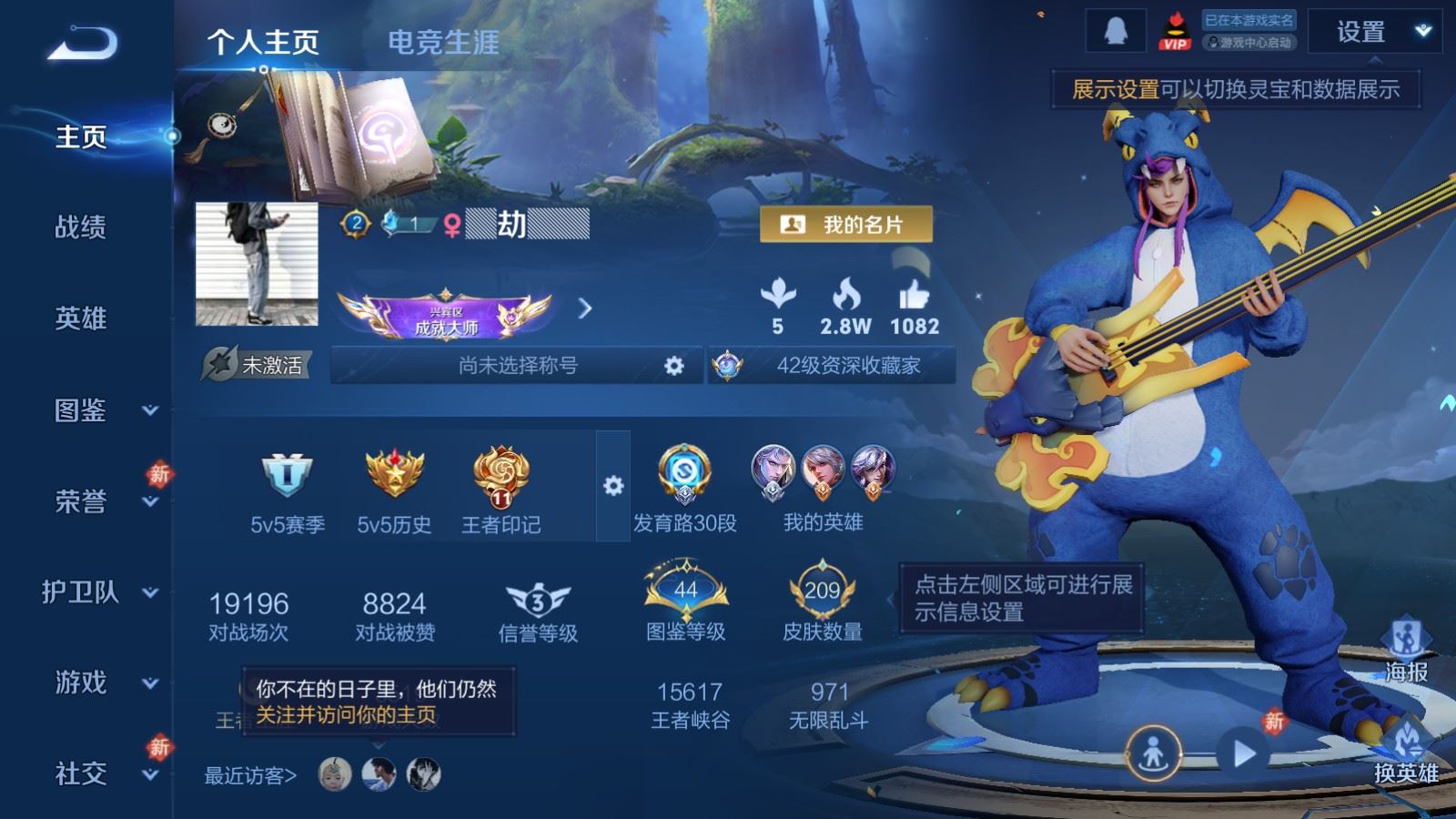Go back with the return arrow
1456x819 pixels.
click(82, 44)
